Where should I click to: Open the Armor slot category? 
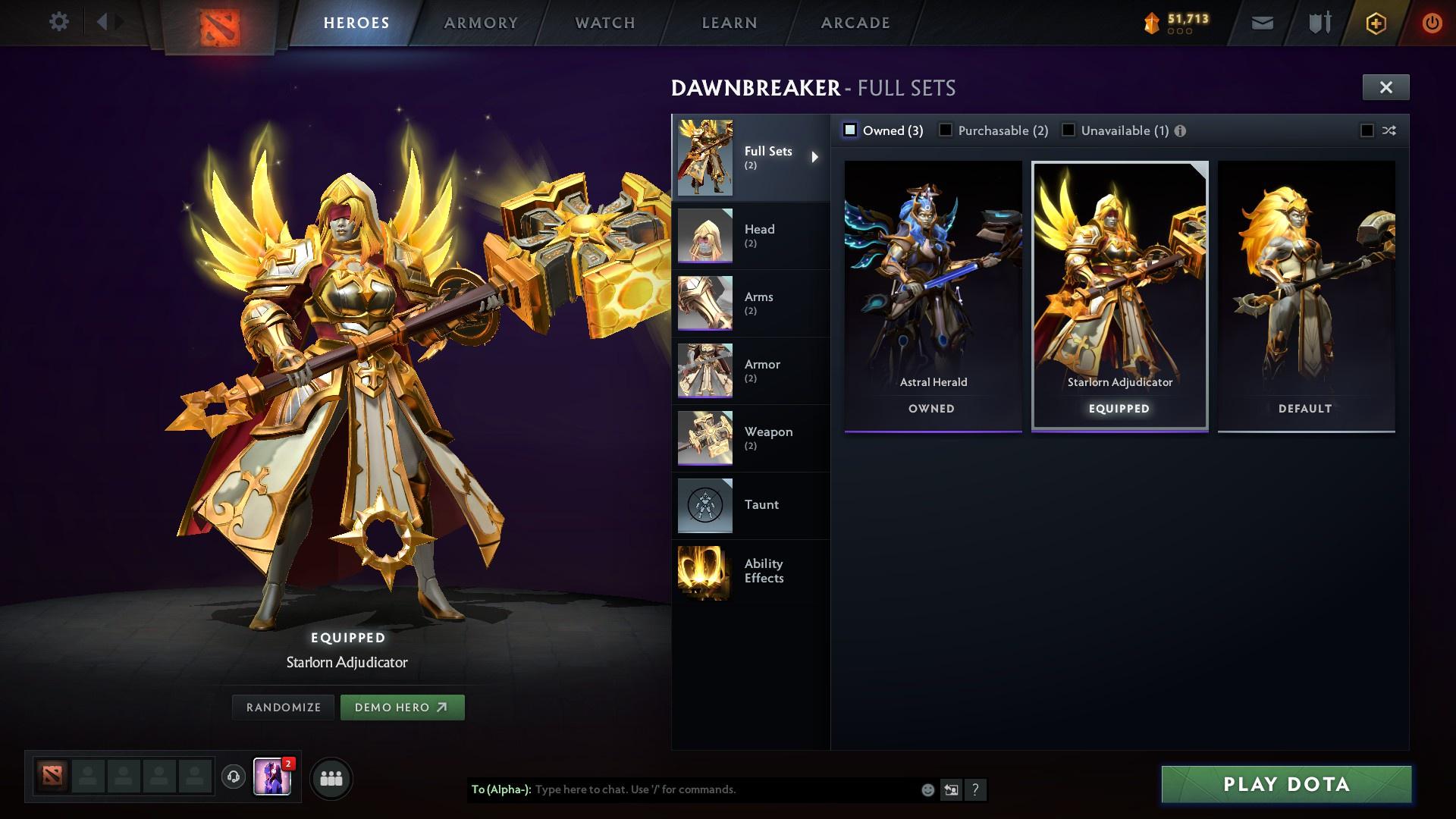pyautogui.click(x=761, y=370)
